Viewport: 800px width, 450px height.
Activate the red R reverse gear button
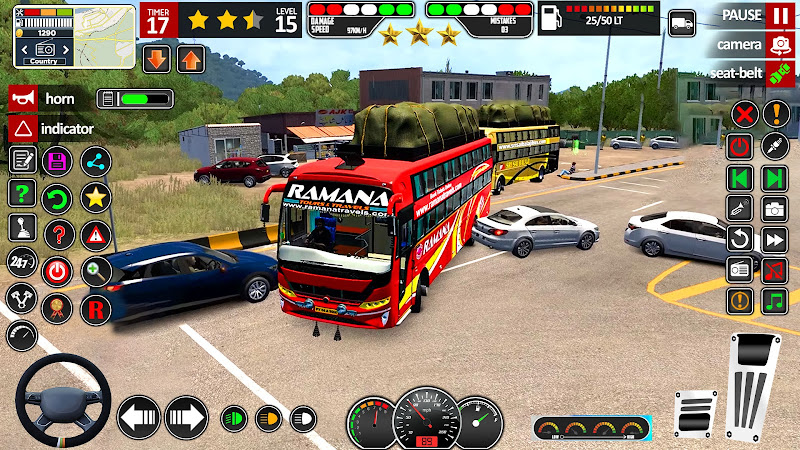point(95,308)
